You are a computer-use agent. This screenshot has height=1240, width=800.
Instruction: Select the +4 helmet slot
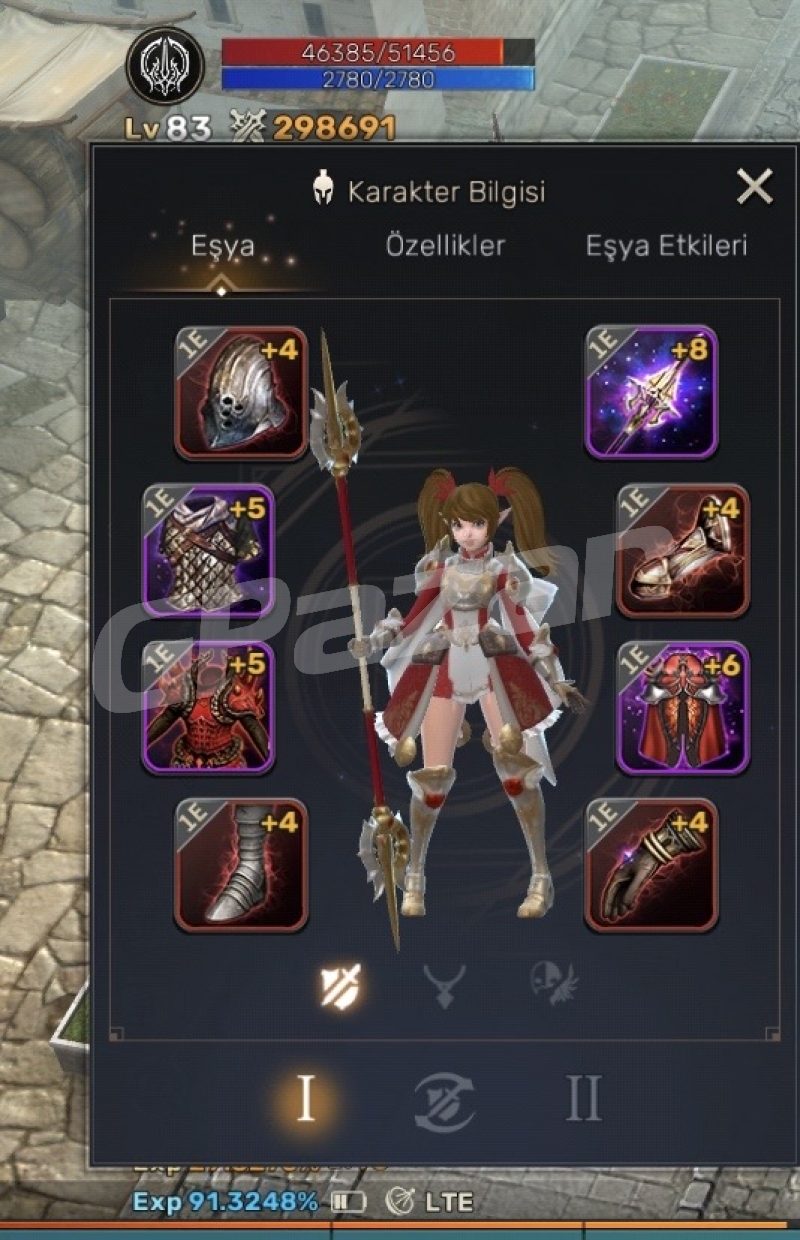click(241, 393)
